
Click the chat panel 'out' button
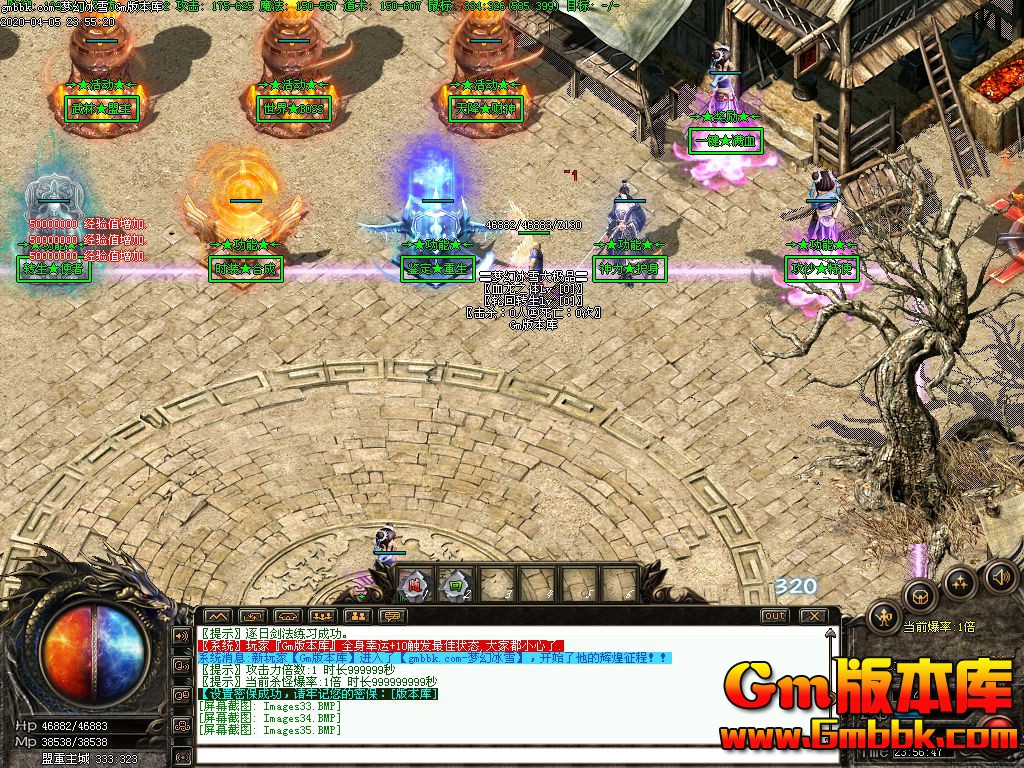774,616
